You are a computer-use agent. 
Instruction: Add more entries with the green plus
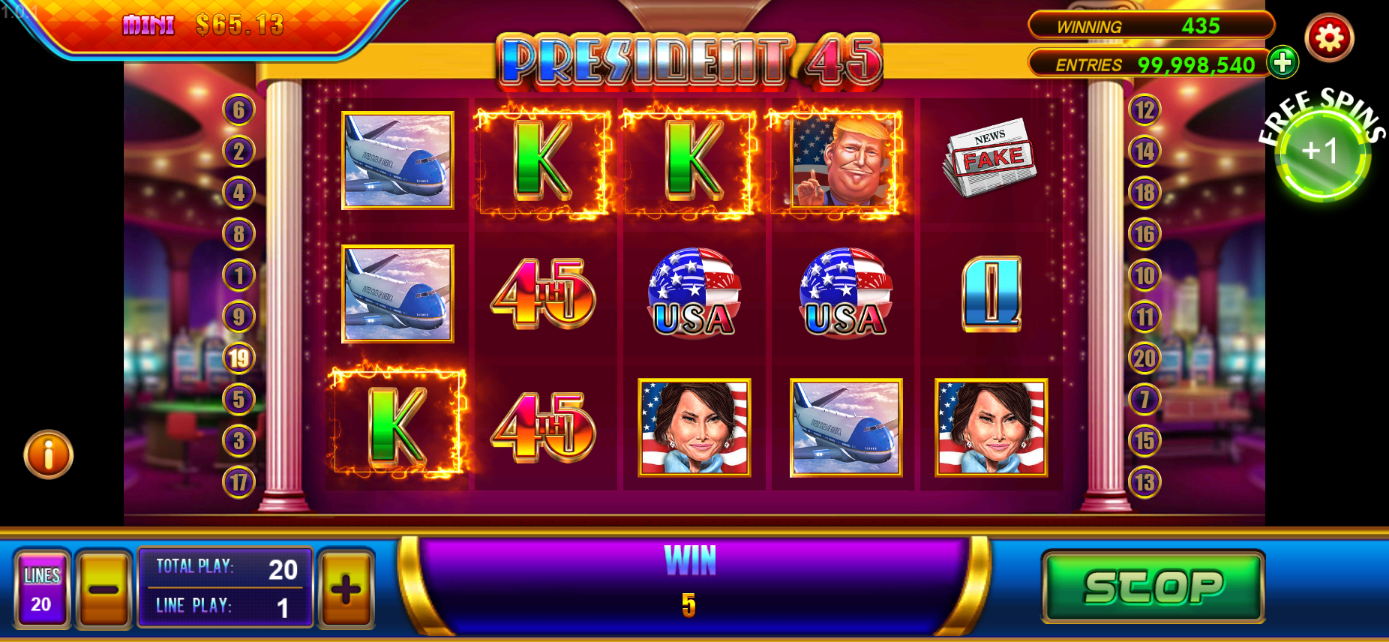[1283, 62]
